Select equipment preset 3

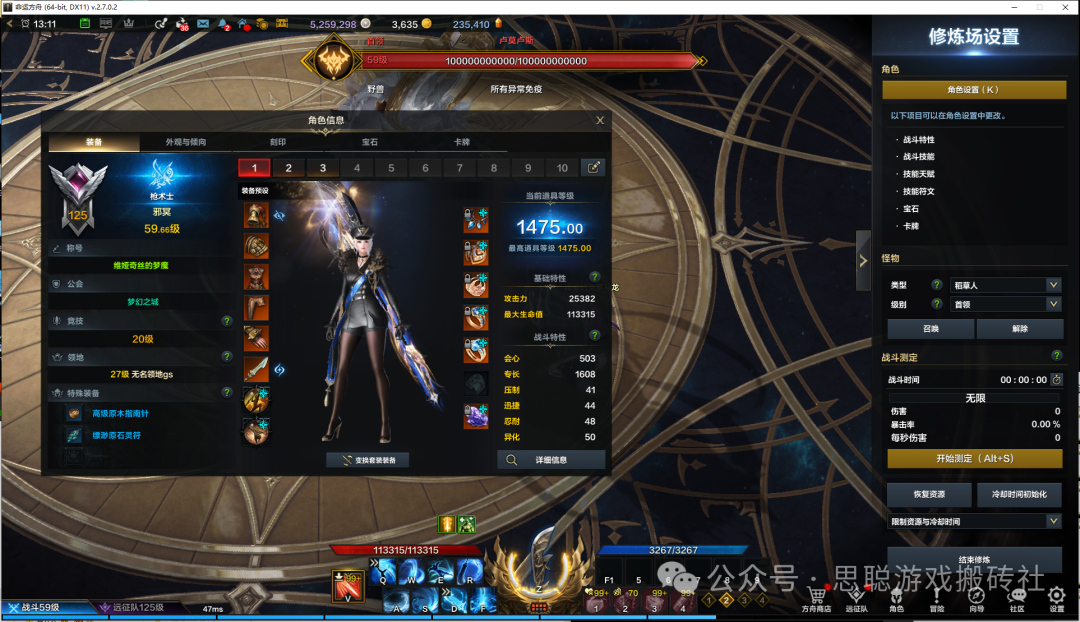pyautogui.click(x=323, y=168)
